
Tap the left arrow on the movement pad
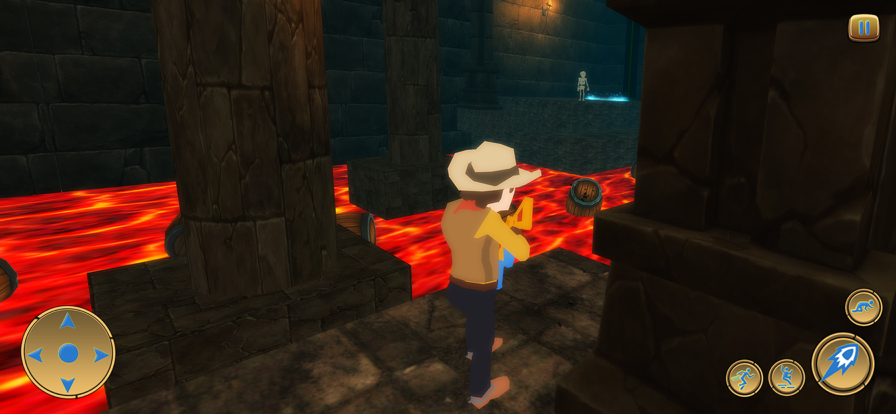(x=35, y=354)
